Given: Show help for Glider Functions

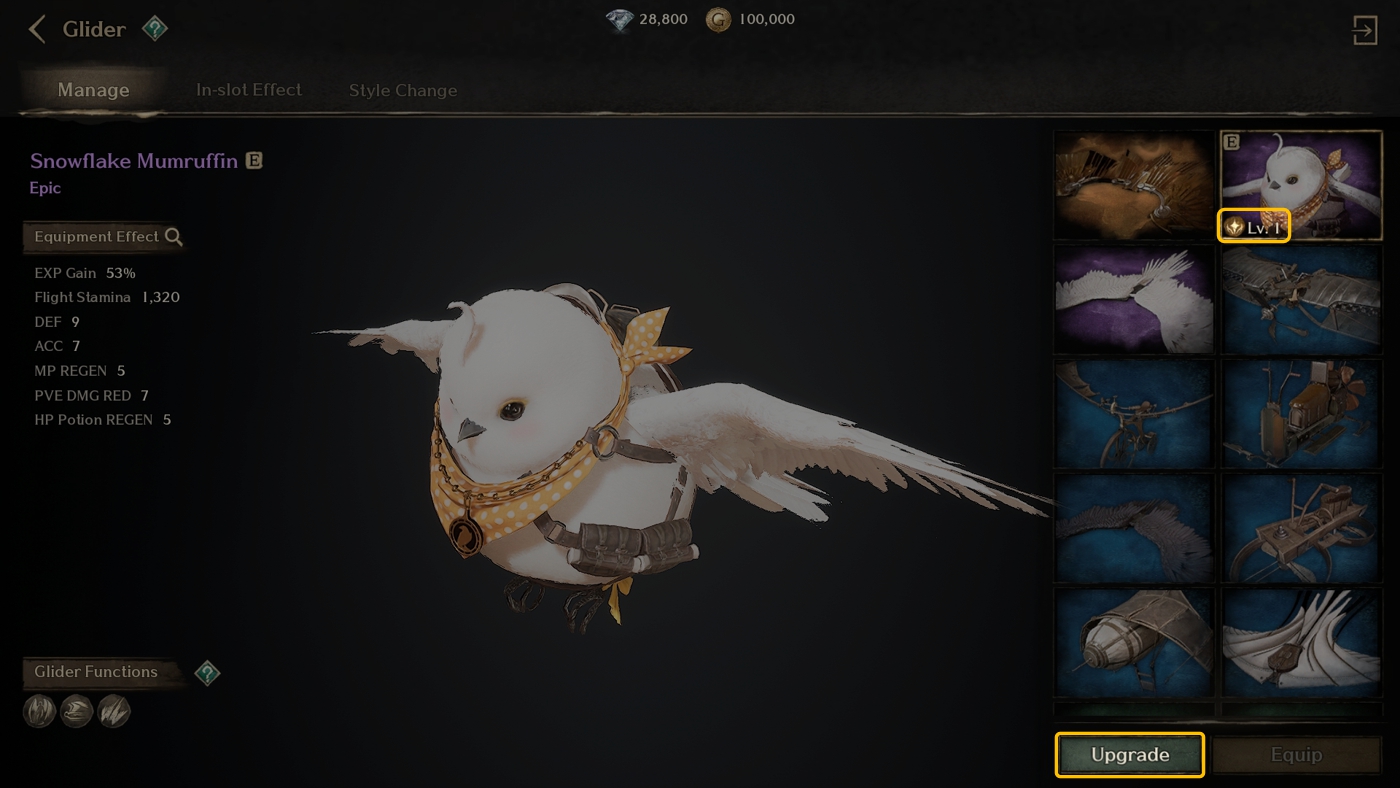Looking at the screenshot, I should [207, 673].
